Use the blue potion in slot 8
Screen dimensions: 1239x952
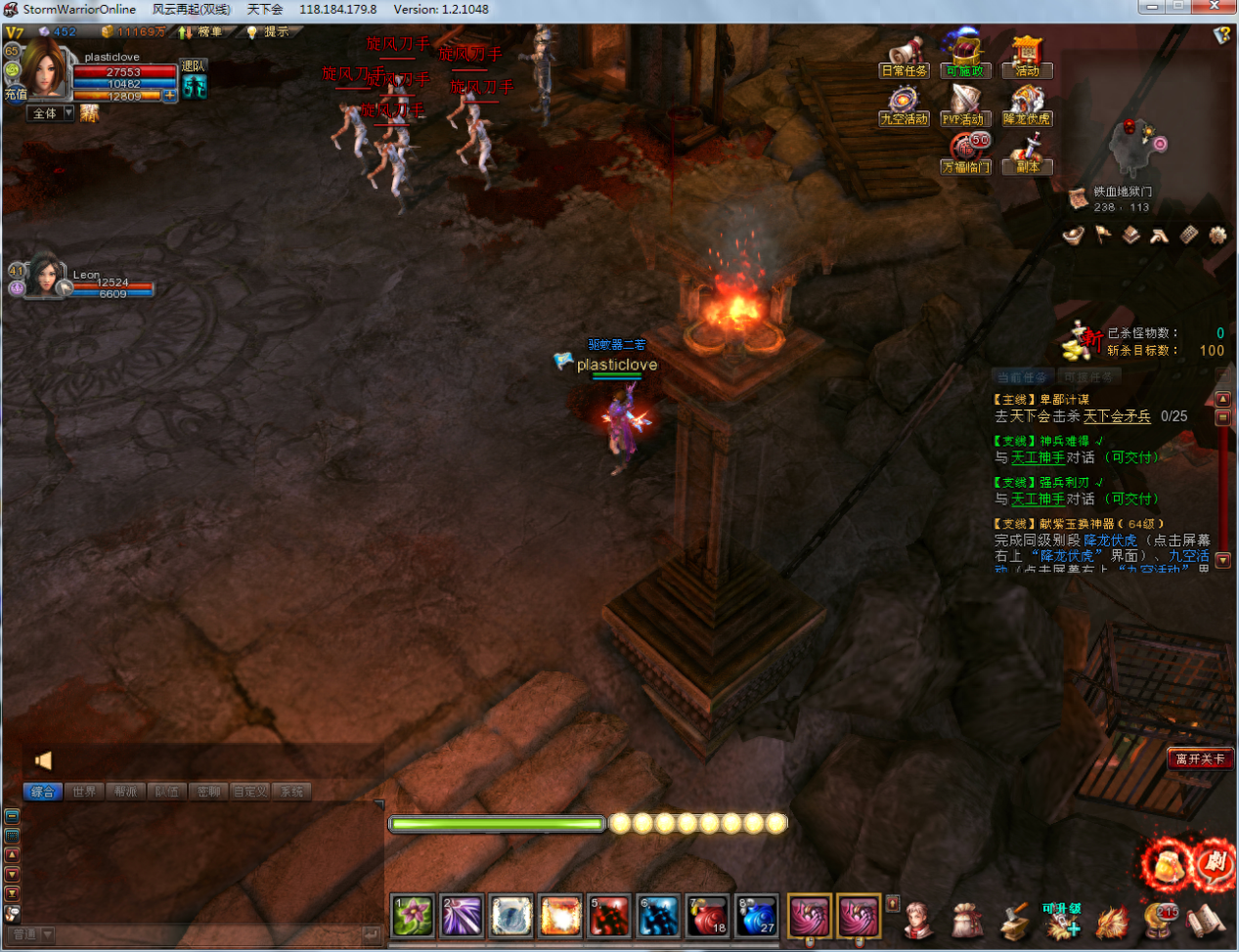pyautogui.click(x=757, y=917)
